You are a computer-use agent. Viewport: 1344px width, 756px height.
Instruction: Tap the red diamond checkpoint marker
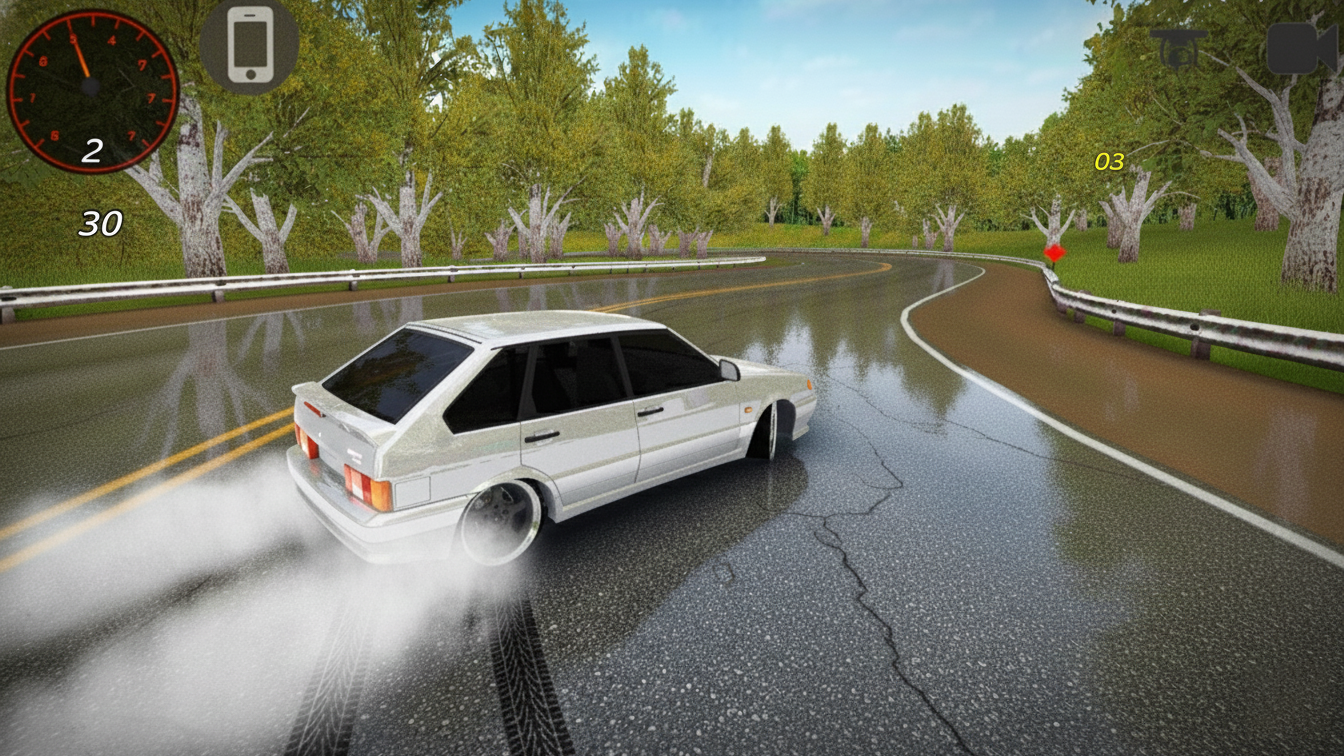tap(1055, 252)
